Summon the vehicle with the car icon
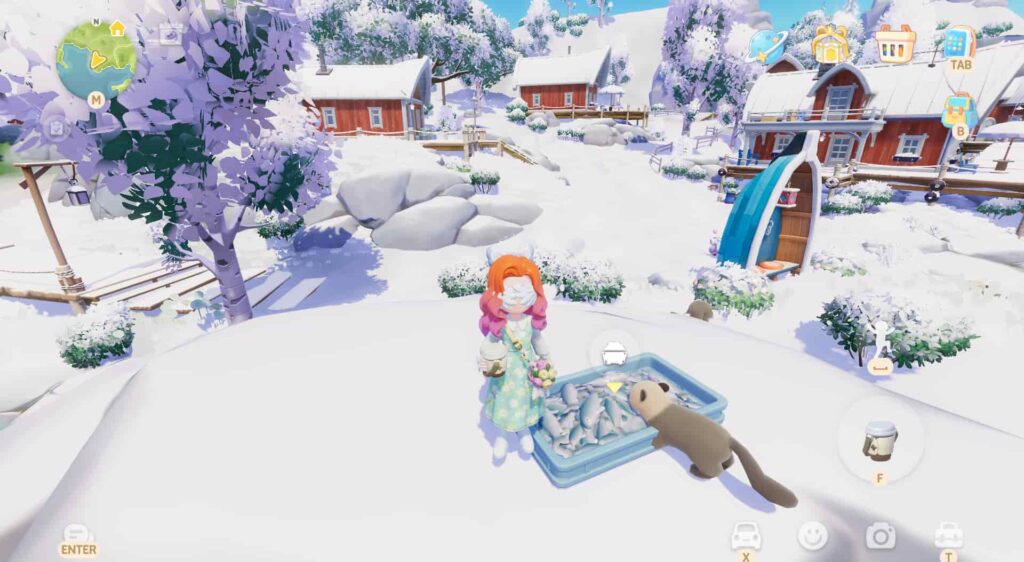 pos(746,535)
